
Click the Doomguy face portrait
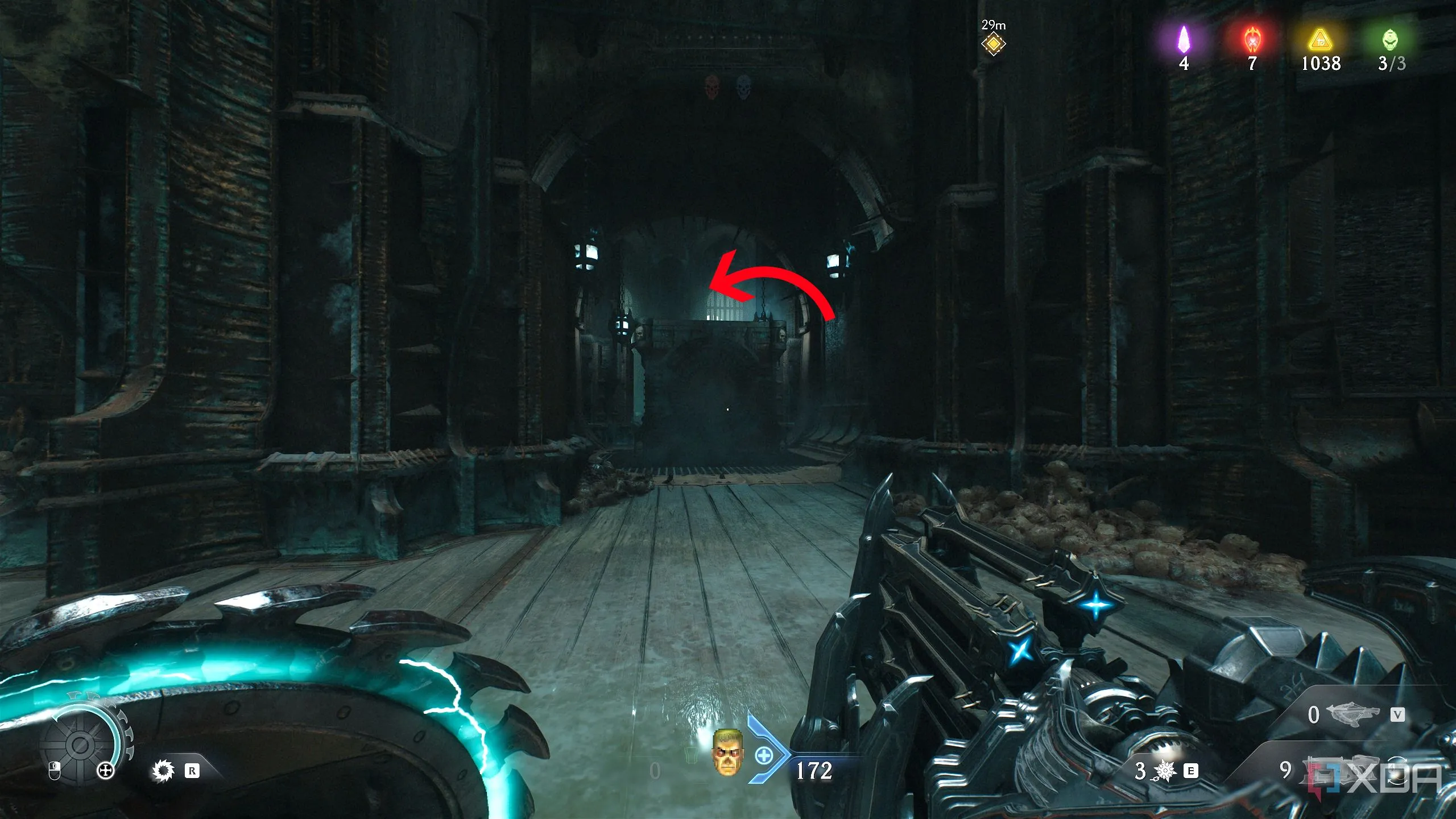[x=727, y=753]
